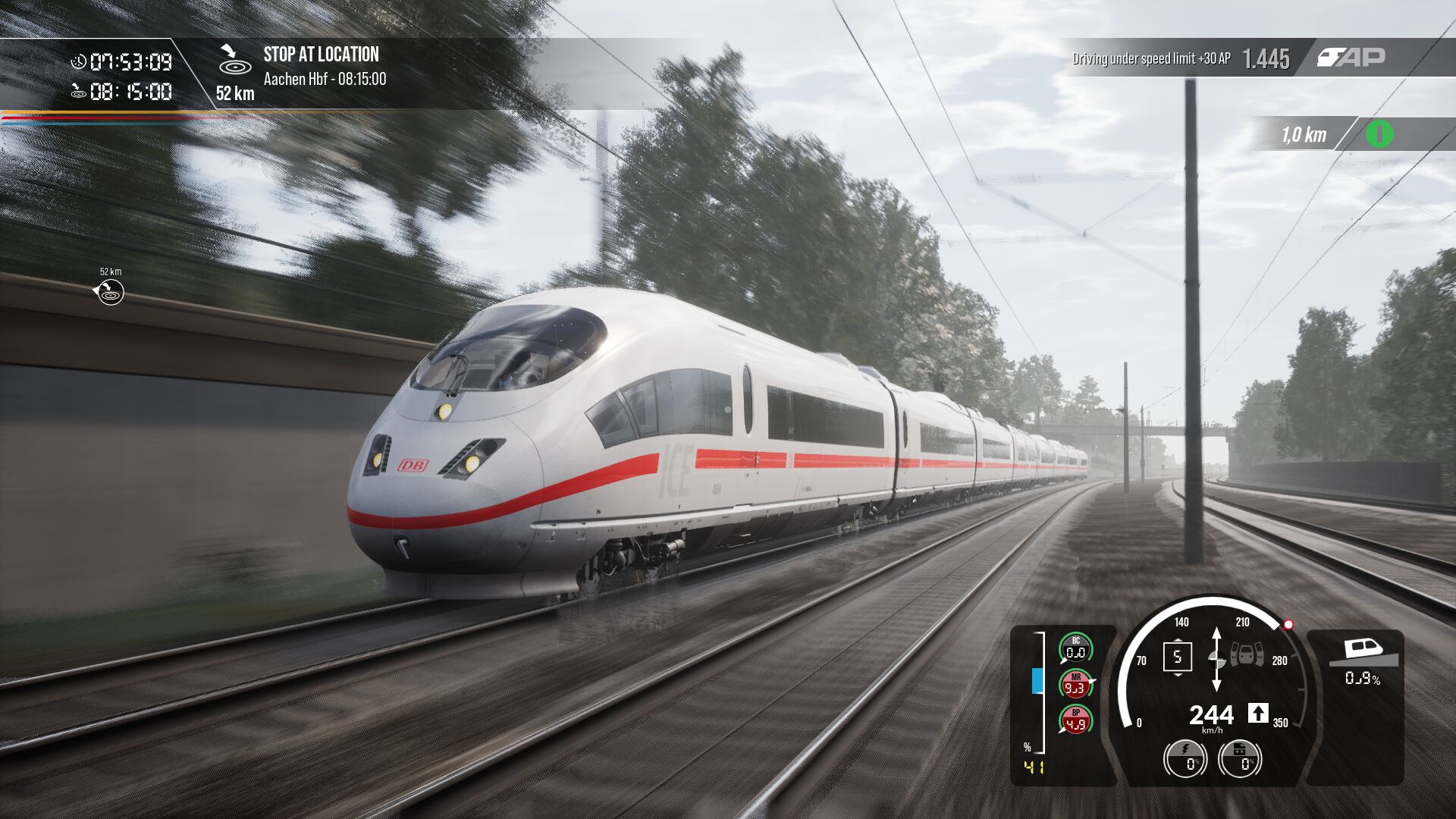The image size is (1456, 819).
Task: Click the 52 km destination waypoint marker
Action: (111, 292)
